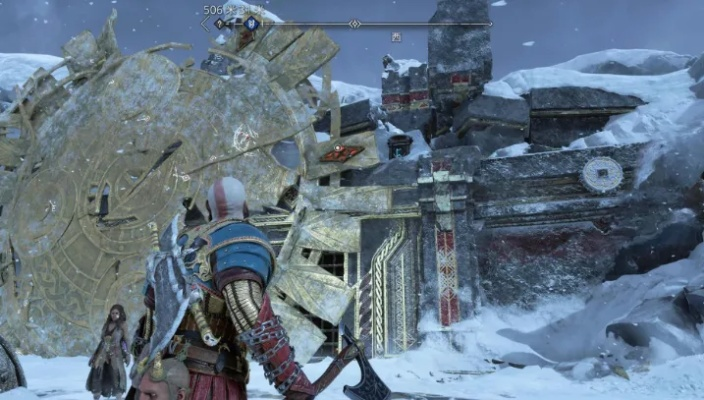Select the question mark compass marker
The width and height of the screenshot is (704, 400).
[x=220, y=23]
